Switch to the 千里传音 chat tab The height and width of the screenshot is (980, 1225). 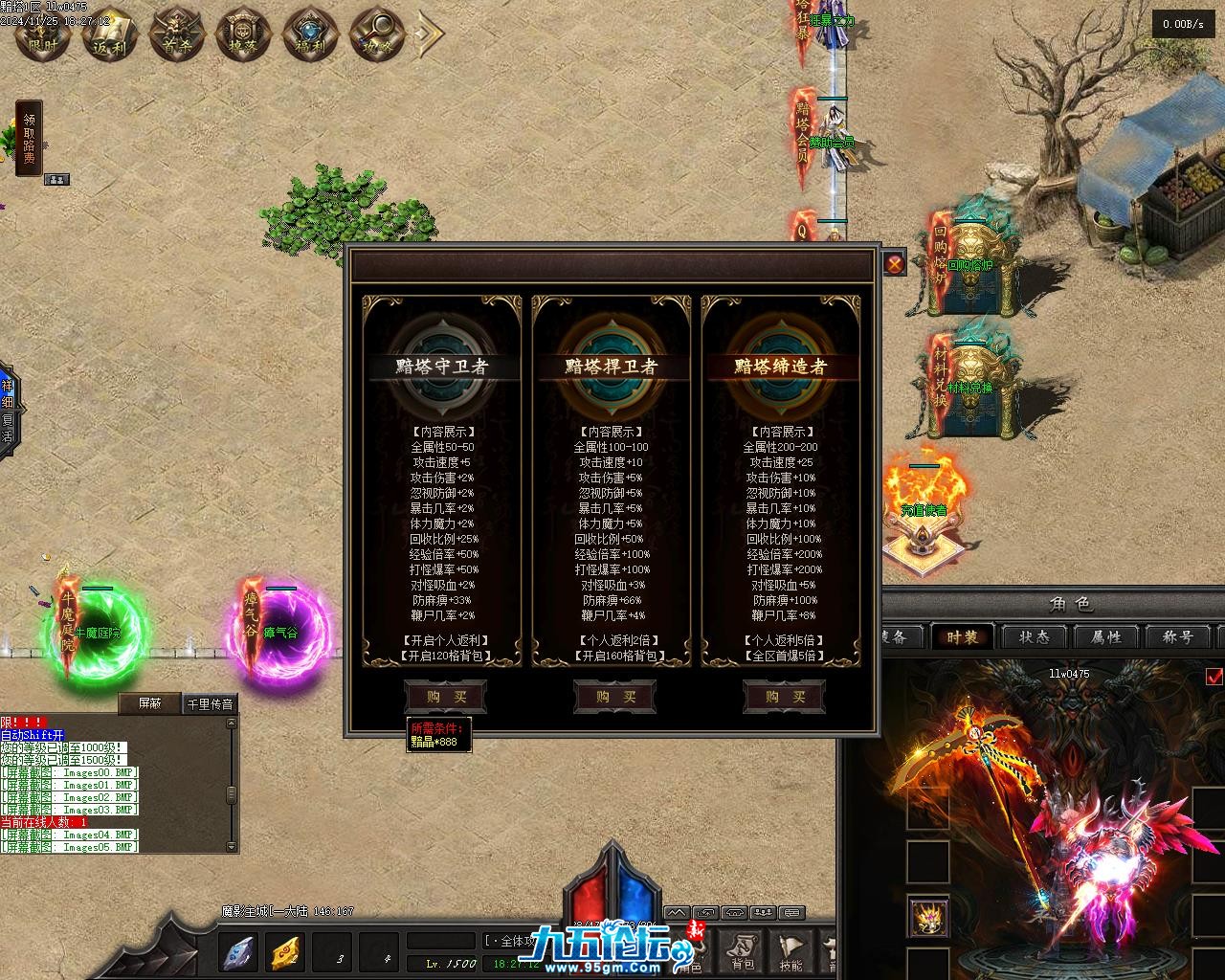point(209,703)
